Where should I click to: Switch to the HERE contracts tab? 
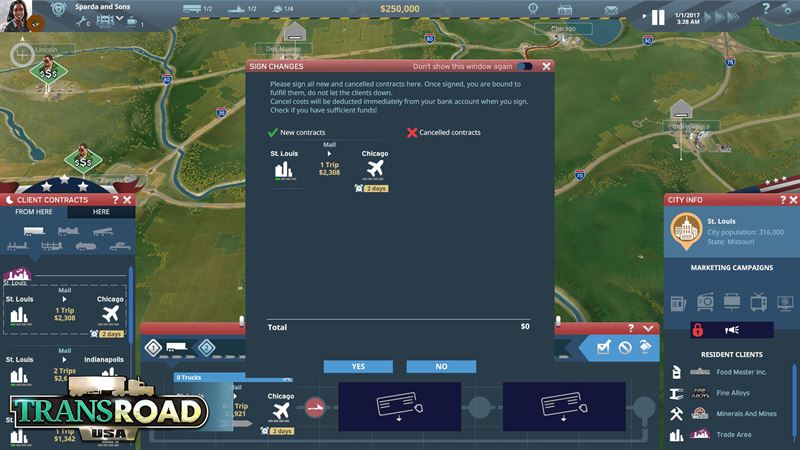tap(102, 212)
